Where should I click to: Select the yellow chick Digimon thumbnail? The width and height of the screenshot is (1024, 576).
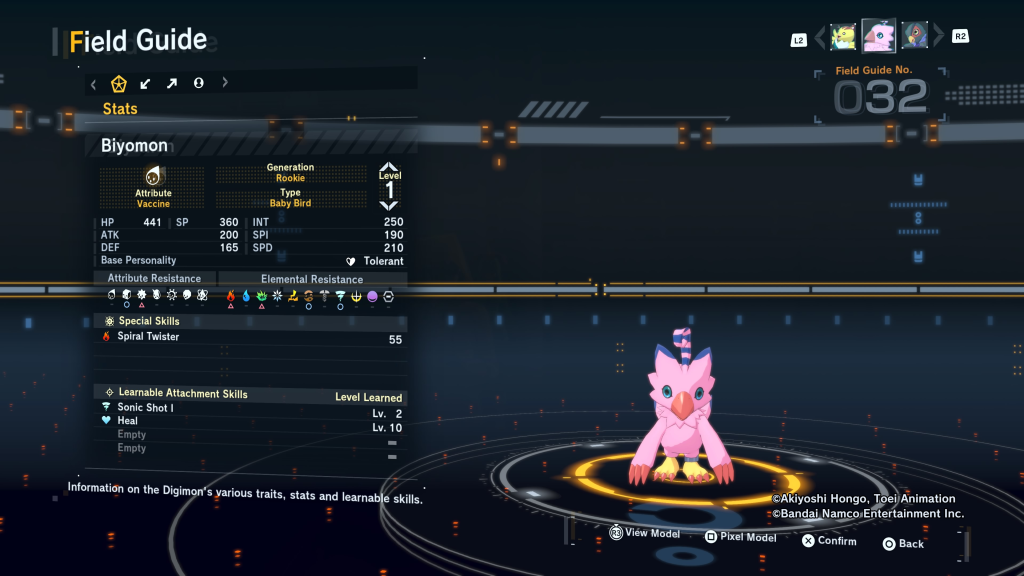(x=843, y=37)
